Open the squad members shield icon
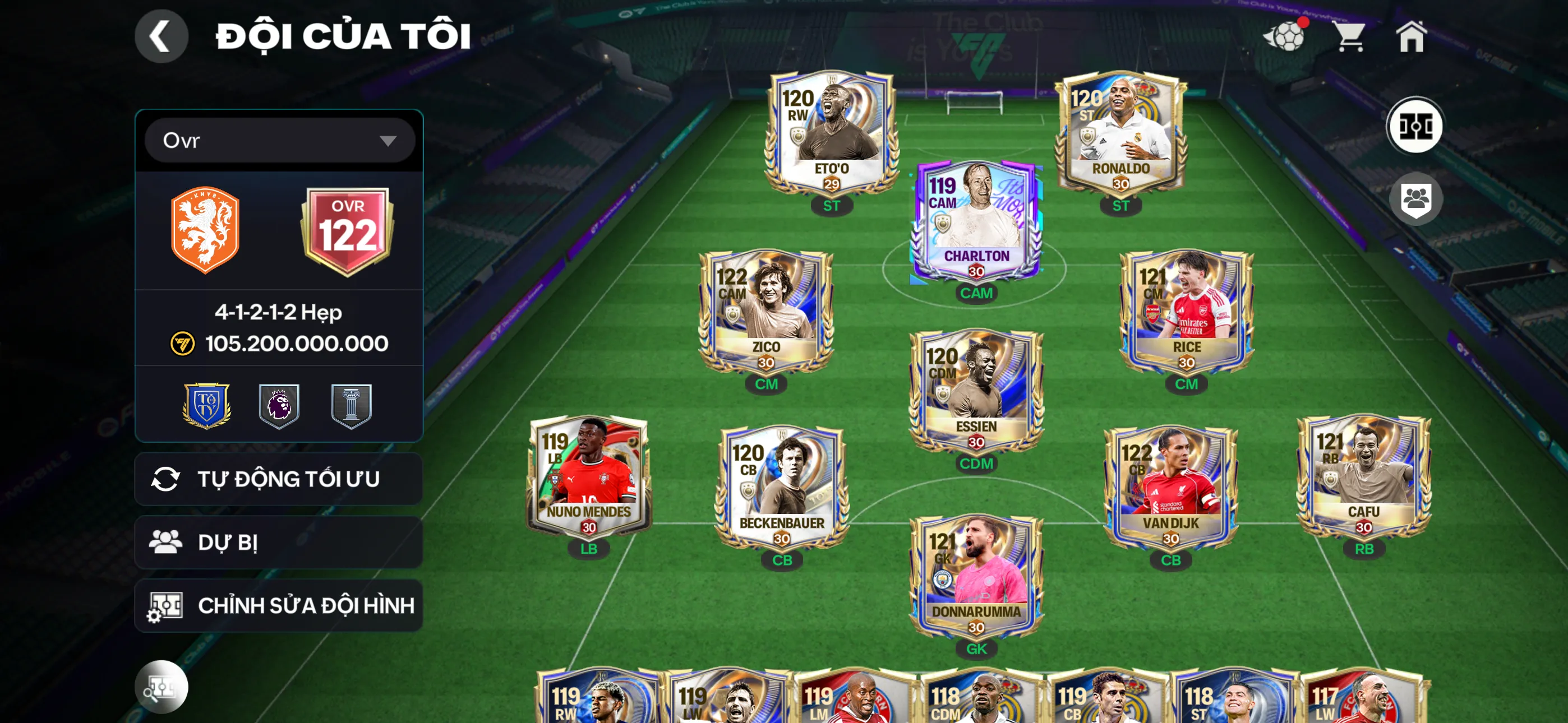1568x723 pixels. click(x=1415, y=199)
